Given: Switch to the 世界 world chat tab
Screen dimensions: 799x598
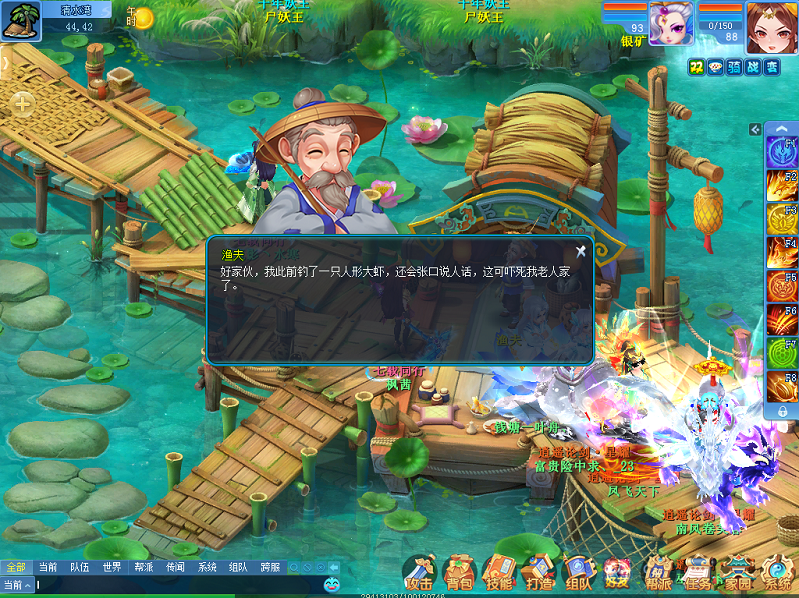Looking at the screenshot, I should click(112, 567).
